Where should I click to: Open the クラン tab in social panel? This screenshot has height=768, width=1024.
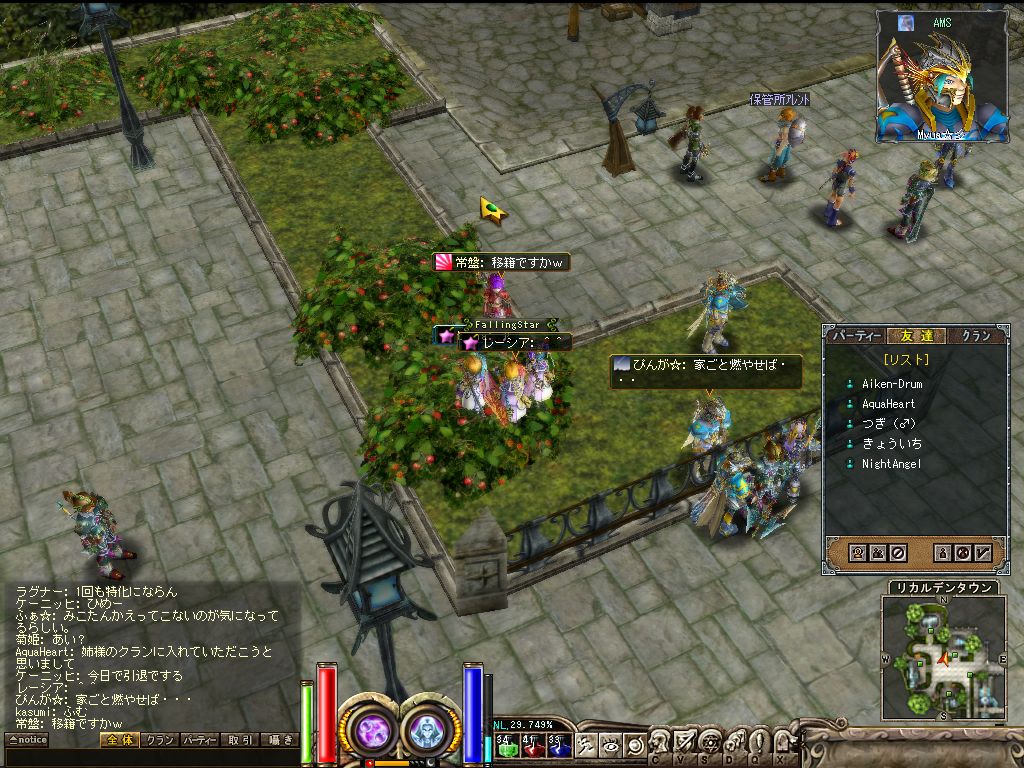[x=975, y=336]
